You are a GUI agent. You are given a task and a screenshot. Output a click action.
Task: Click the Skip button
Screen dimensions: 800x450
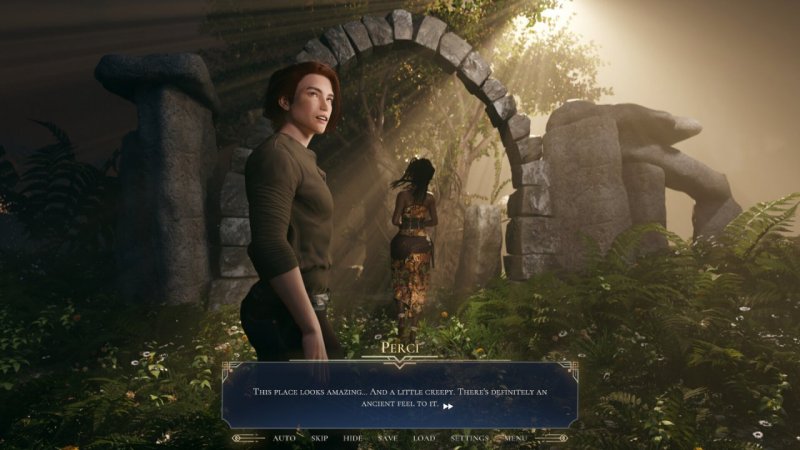pos(320,438)
